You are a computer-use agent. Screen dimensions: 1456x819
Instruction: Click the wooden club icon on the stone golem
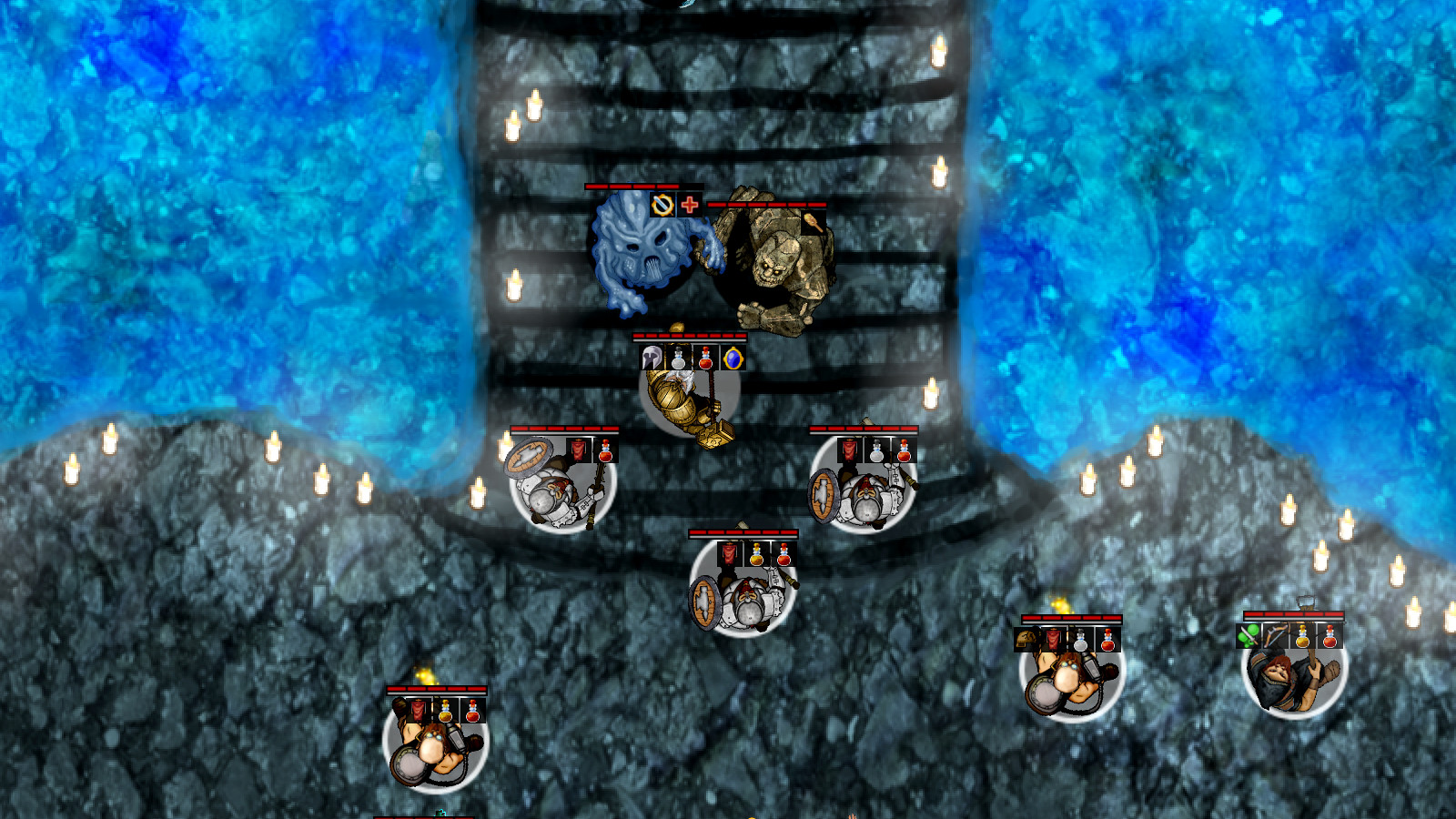point(815,222)
